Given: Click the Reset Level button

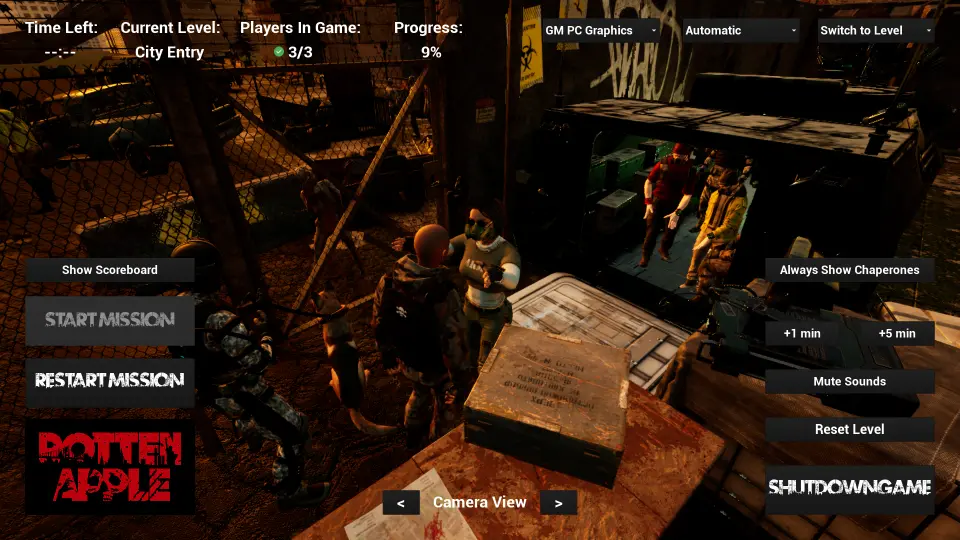Looking at the screenshot, I should click(850, 429).
